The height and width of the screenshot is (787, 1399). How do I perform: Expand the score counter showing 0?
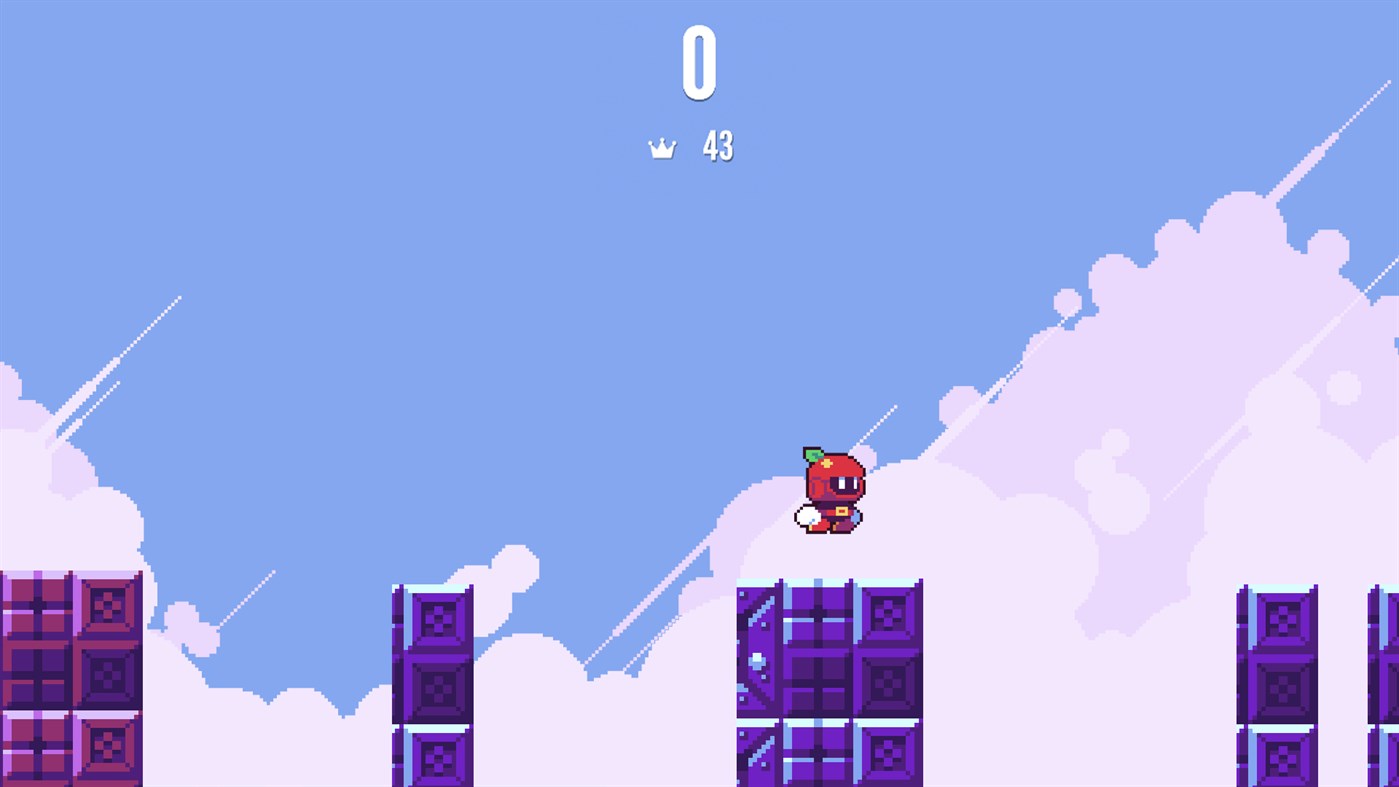tap(700, 63)
